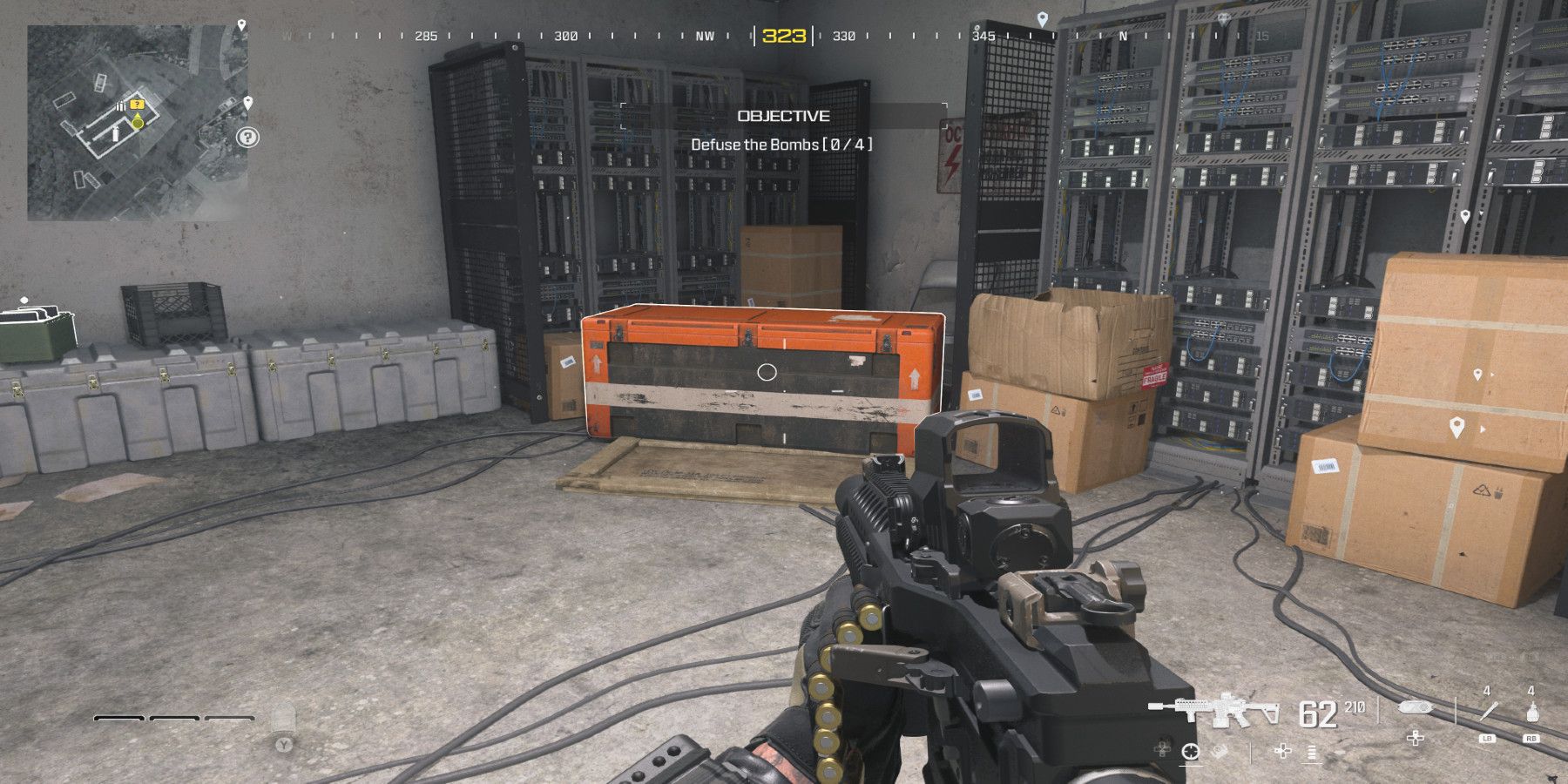
Task: Select the throwing knife lethal equipment icon
Action: pyautogui.click(x=1488, y=713)
